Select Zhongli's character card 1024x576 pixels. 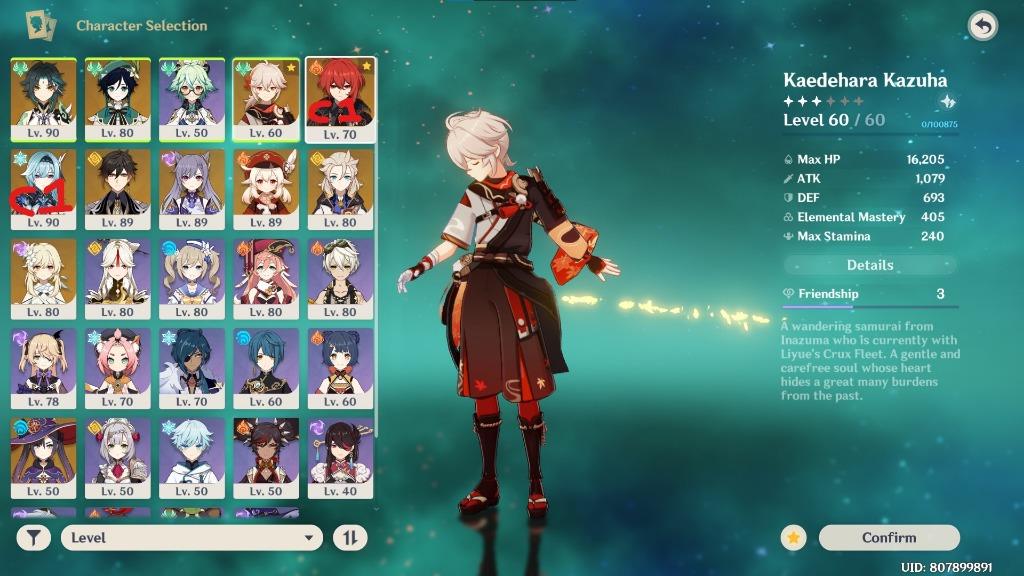(x=118, y=187)
